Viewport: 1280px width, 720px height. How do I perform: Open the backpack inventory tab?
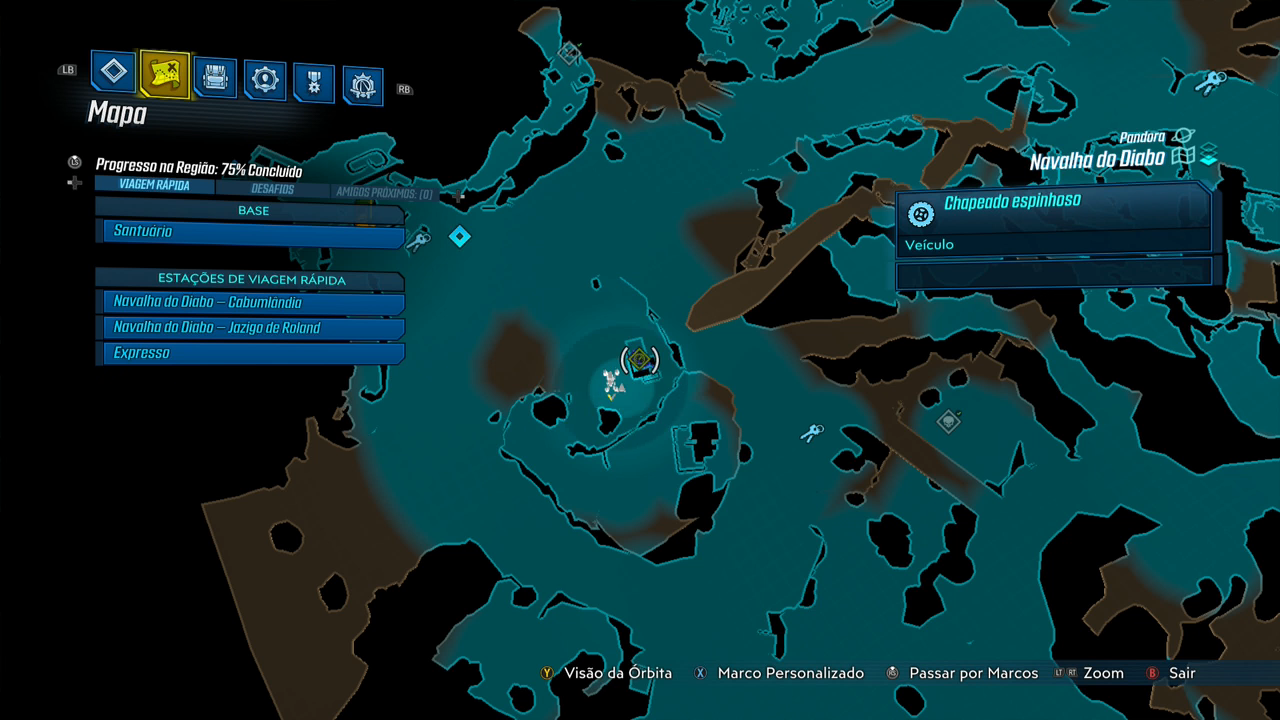pyautogui.click(x=215, y=77)
